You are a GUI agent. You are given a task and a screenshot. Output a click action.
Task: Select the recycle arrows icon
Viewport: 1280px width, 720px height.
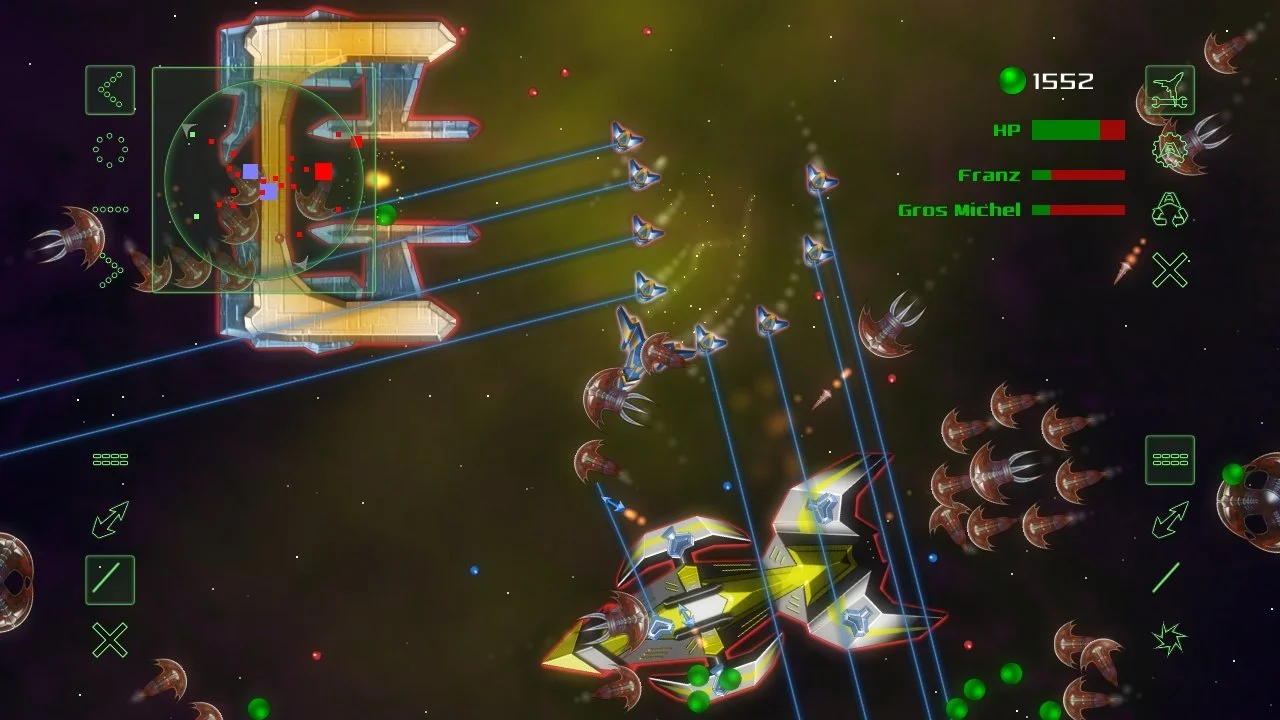pyautogui.click(x=1169, y=210)
